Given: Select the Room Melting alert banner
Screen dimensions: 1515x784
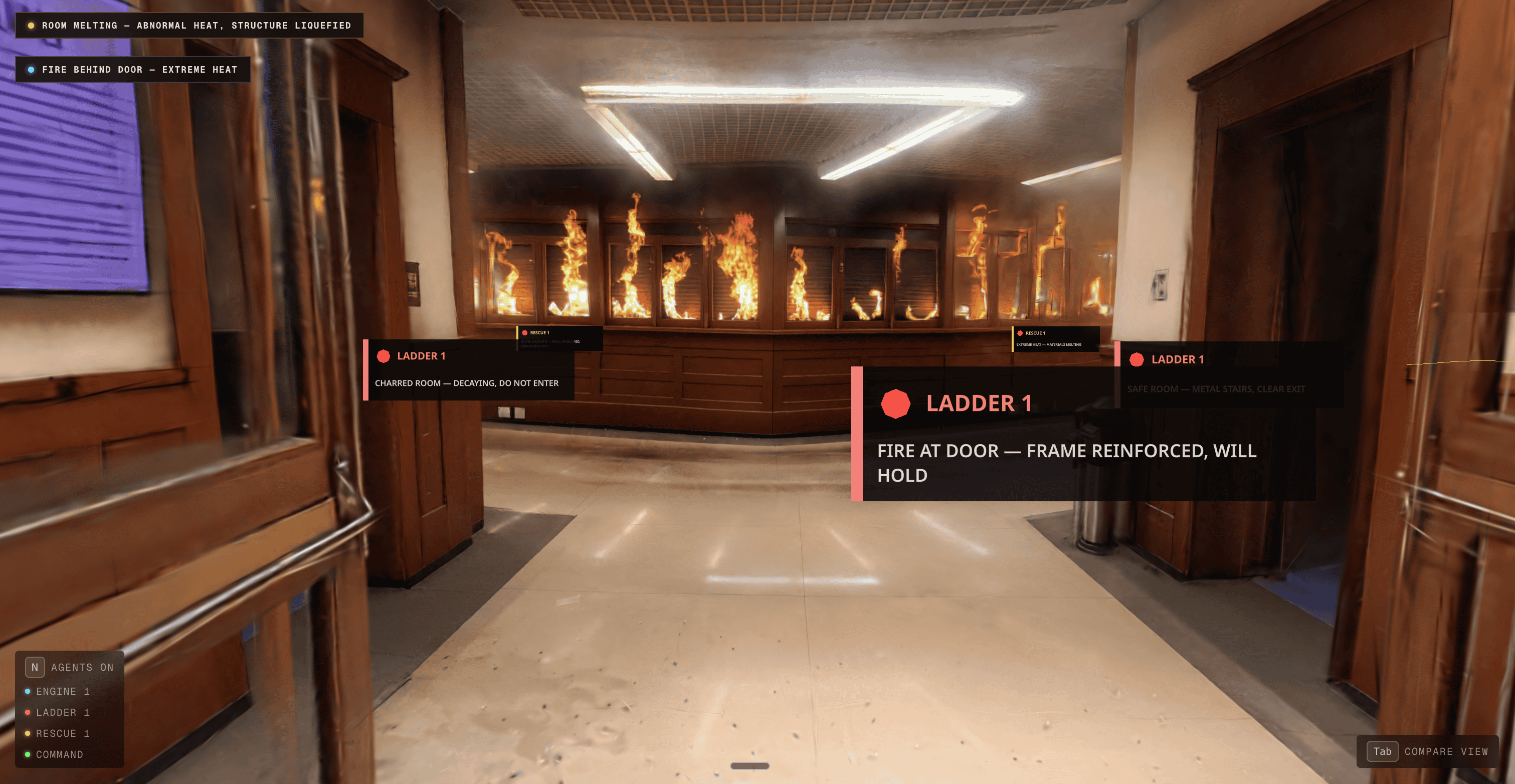Looking at the screenshot, I should (189, 26).
